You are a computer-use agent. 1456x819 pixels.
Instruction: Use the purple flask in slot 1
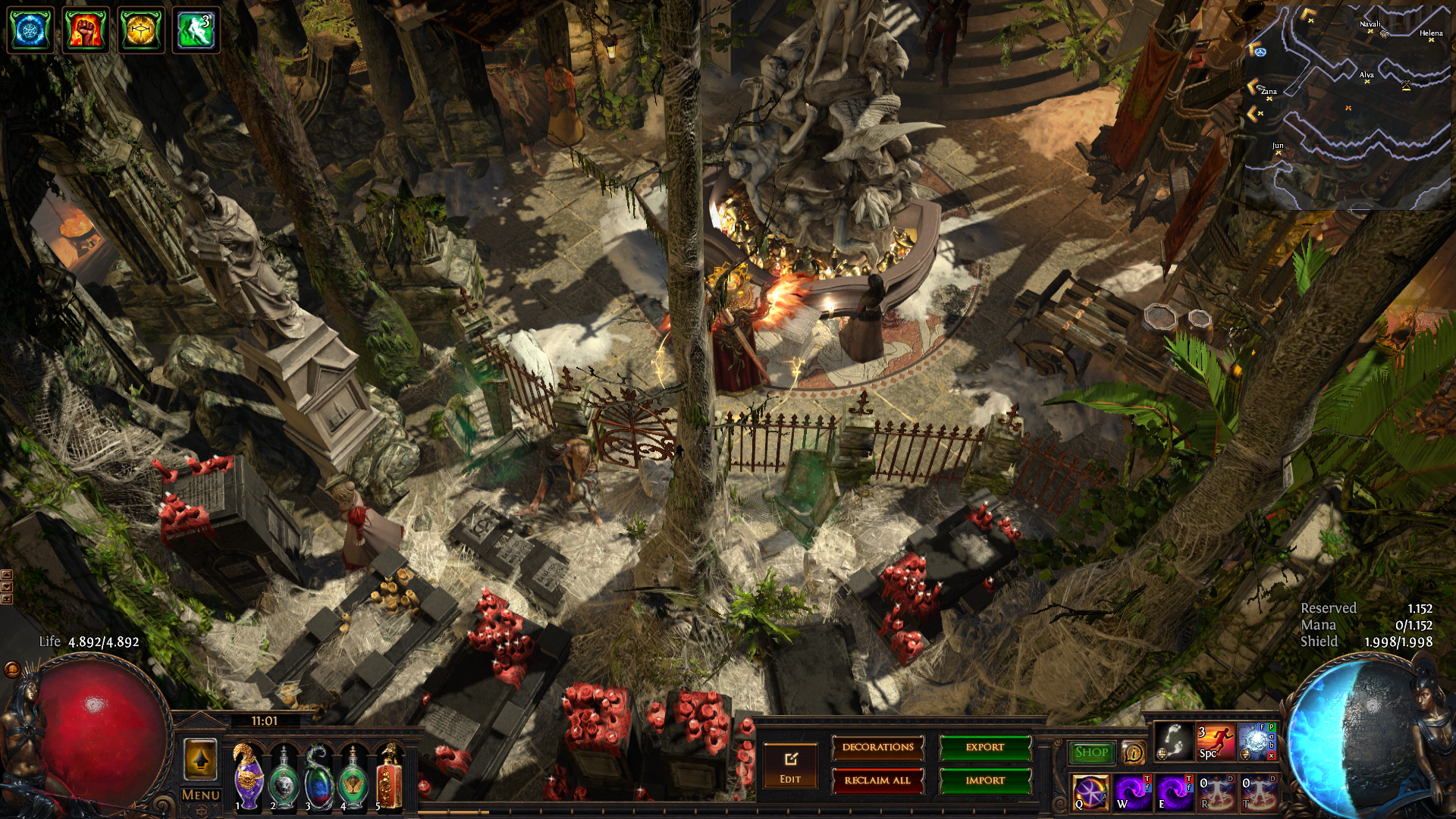[247, 776]
